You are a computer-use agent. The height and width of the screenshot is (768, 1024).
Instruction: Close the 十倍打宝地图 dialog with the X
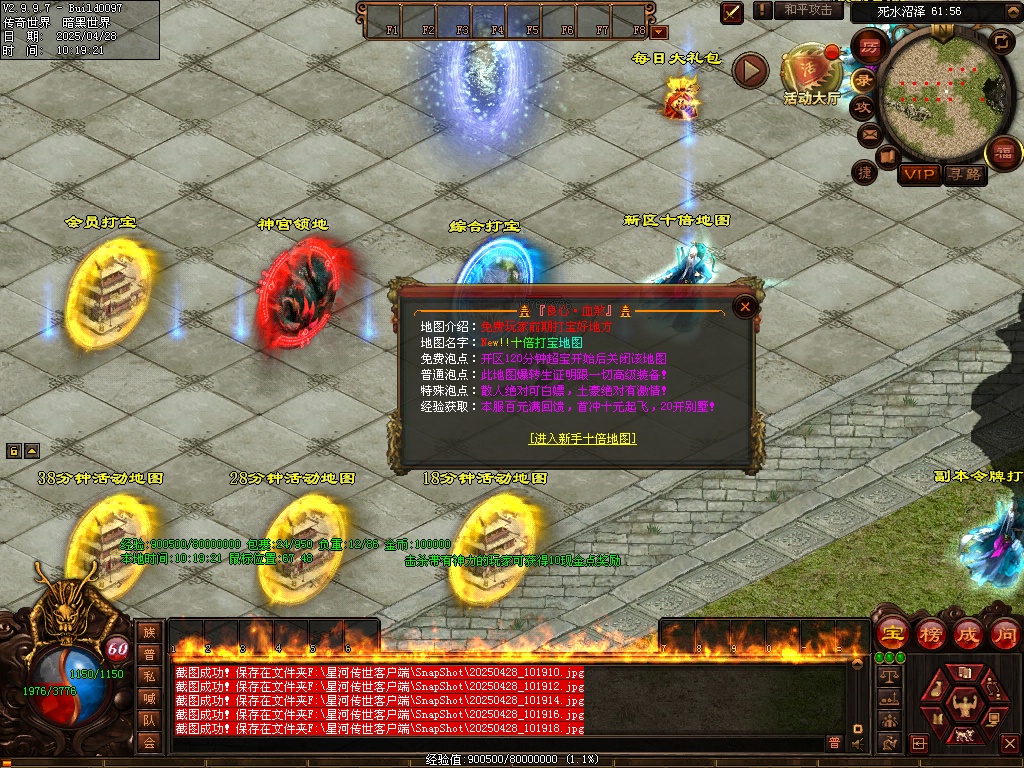click(x=744, y=307)
